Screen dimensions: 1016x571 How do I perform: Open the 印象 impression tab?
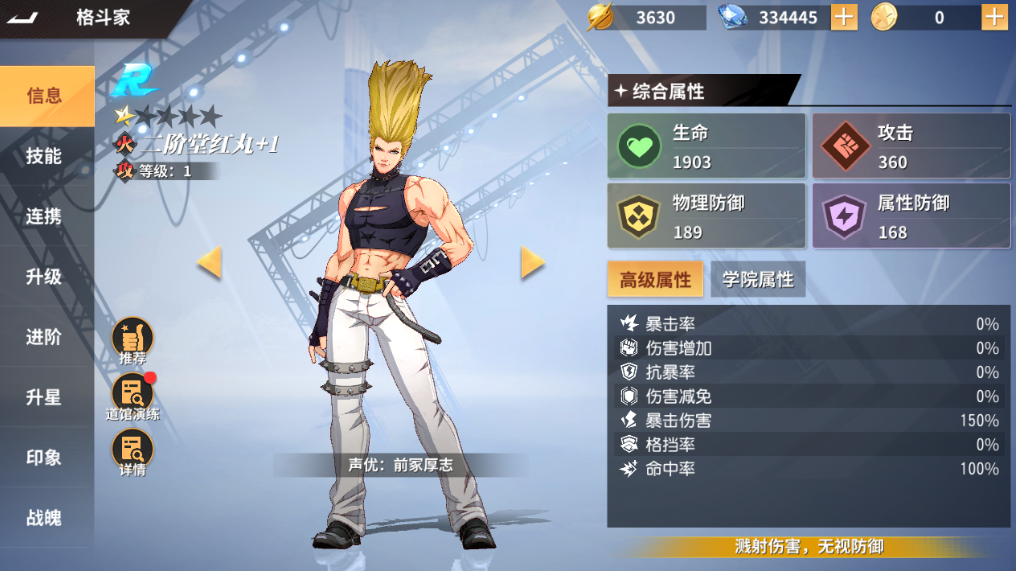(x=46, y=457)
